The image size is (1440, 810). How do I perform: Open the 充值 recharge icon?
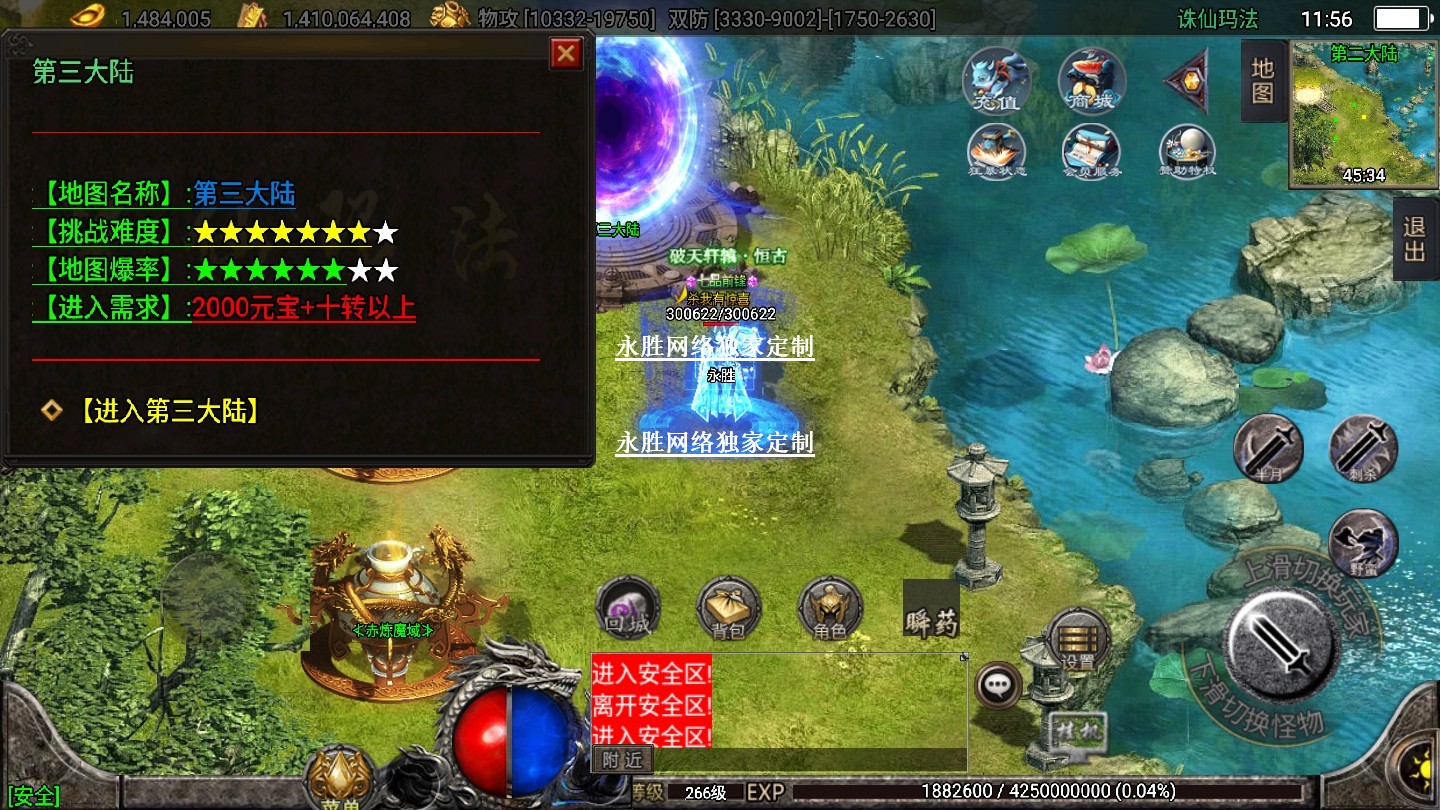click(996, 80)
